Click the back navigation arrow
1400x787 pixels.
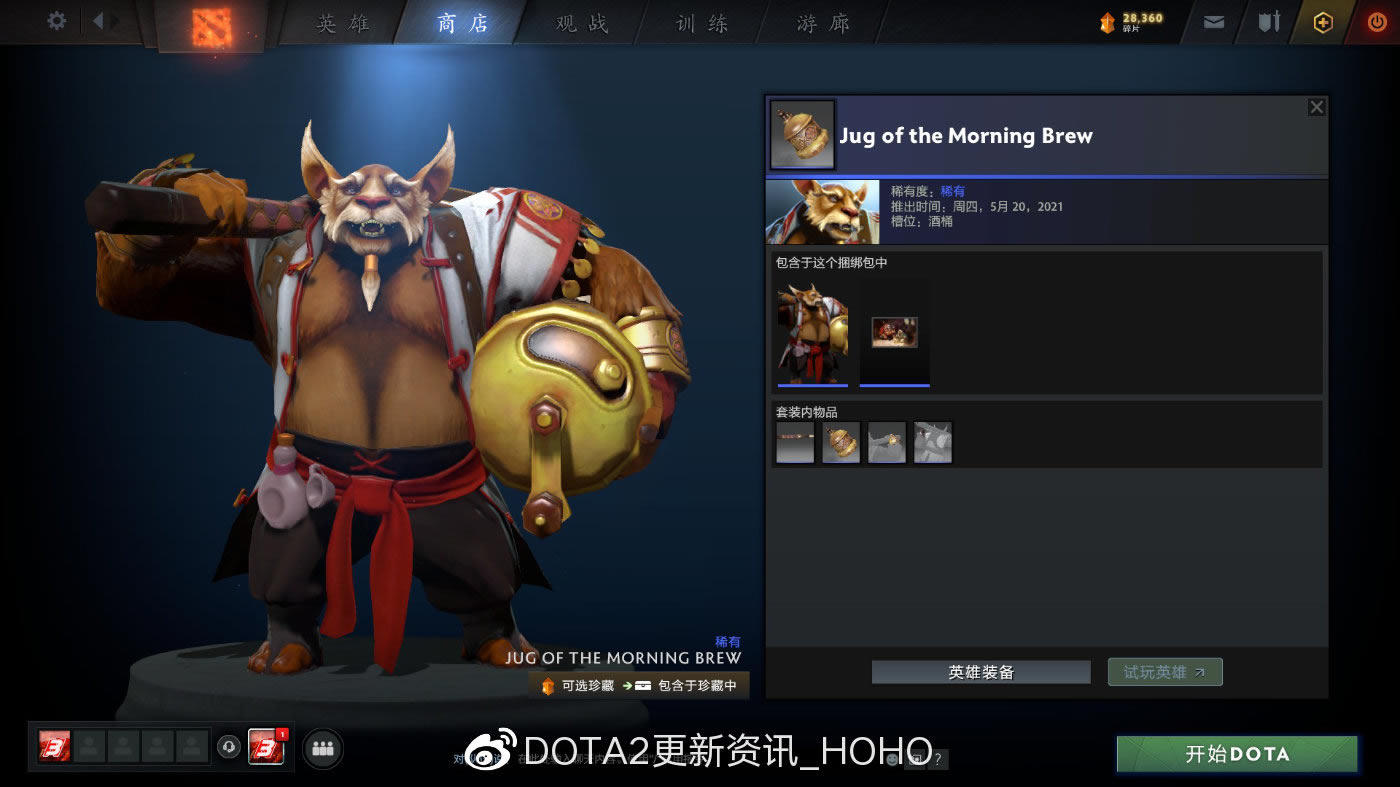coord(97,18)
